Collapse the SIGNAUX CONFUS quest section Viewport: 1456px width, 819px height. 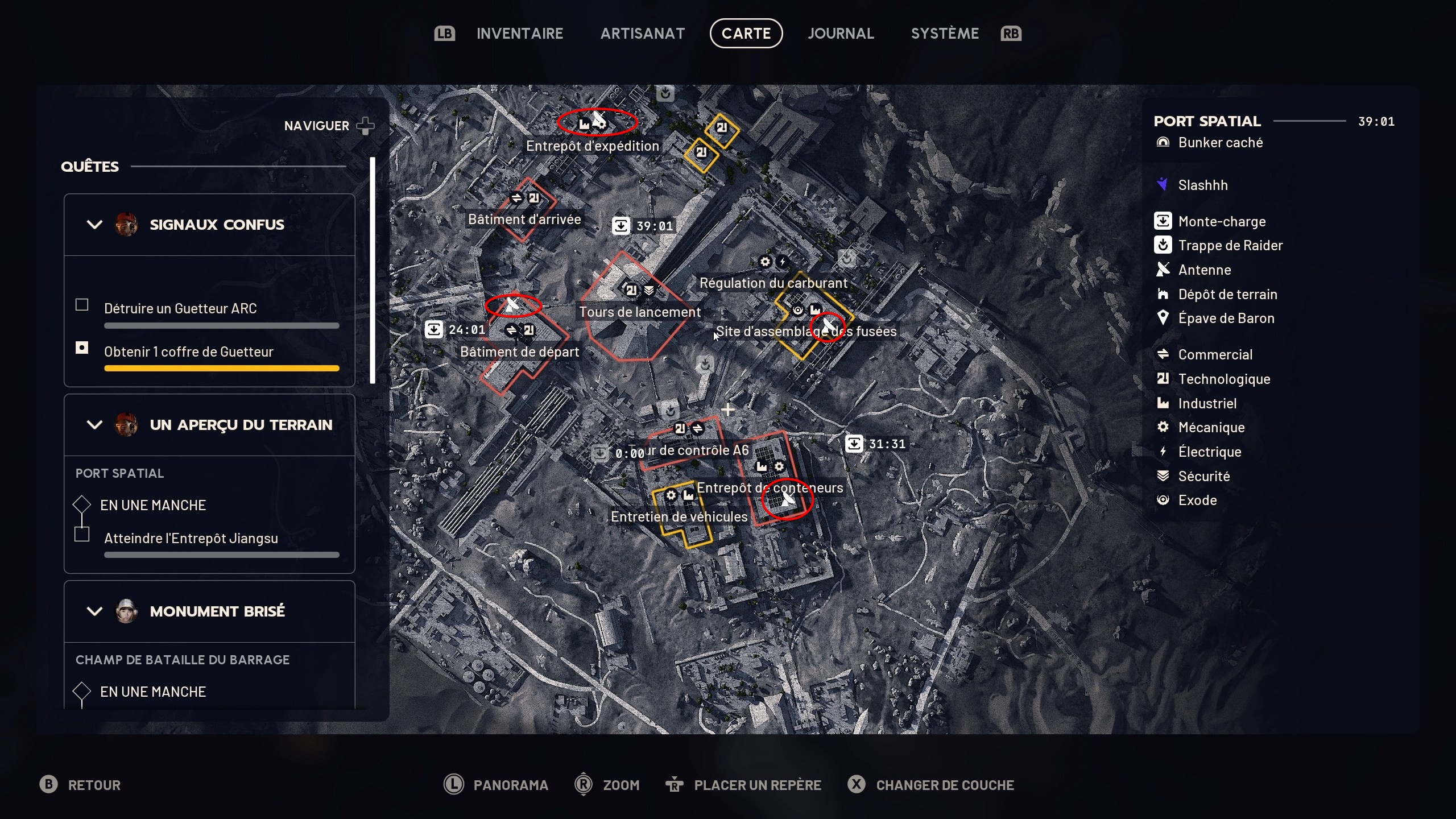click(x=94, y=224)
